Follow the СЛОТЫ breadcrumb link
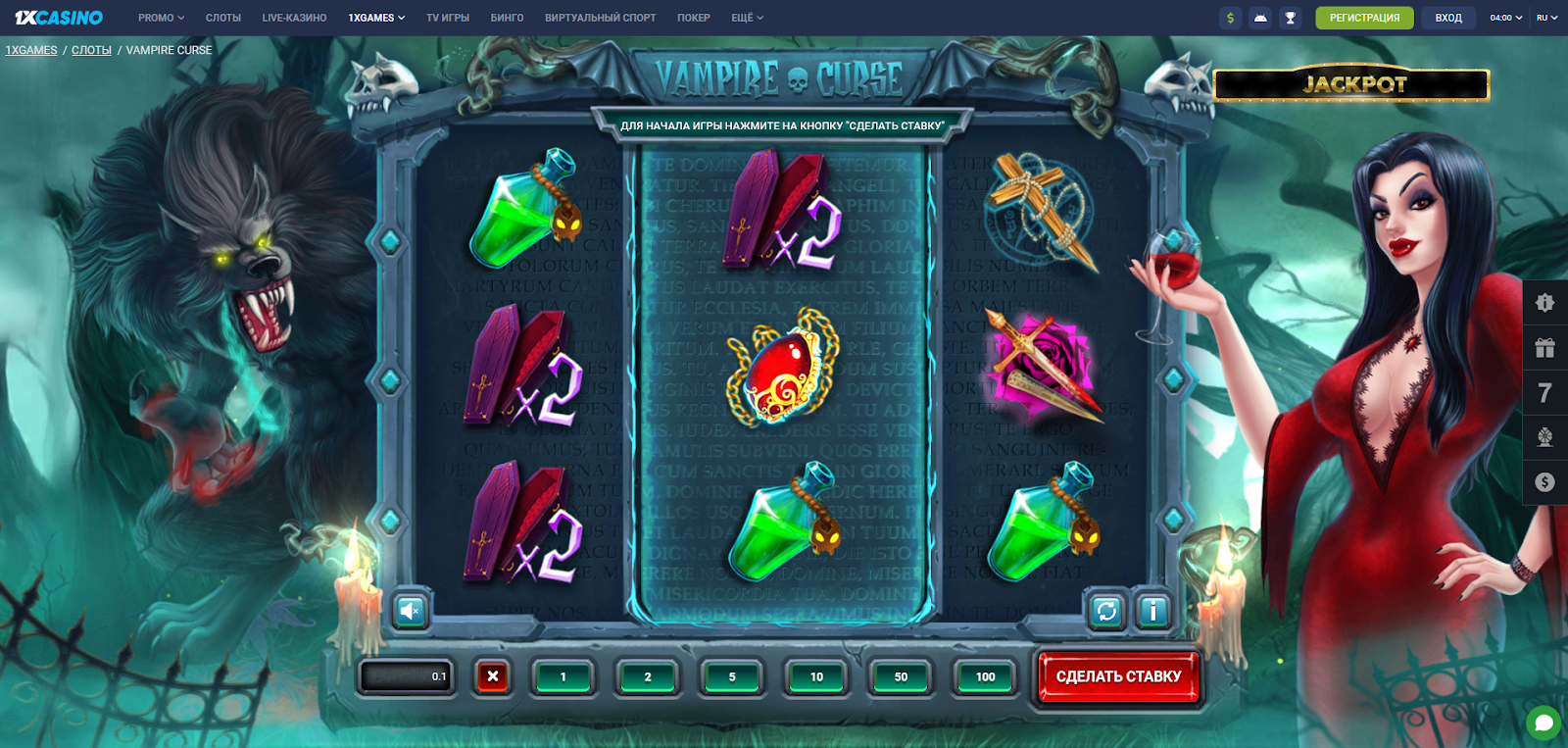Viewport: 1568px width, 748px height. (91, 50)
